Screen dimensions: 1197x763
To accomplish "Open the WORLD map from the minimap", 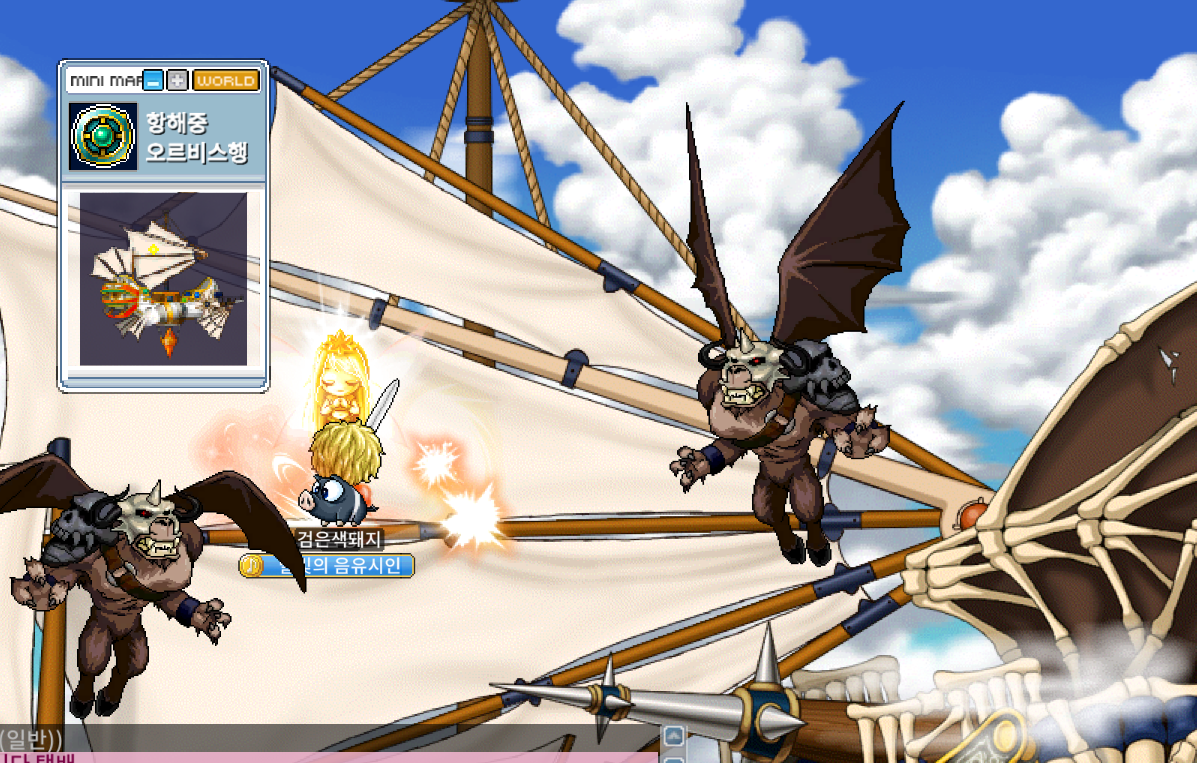I will (226, 80).
